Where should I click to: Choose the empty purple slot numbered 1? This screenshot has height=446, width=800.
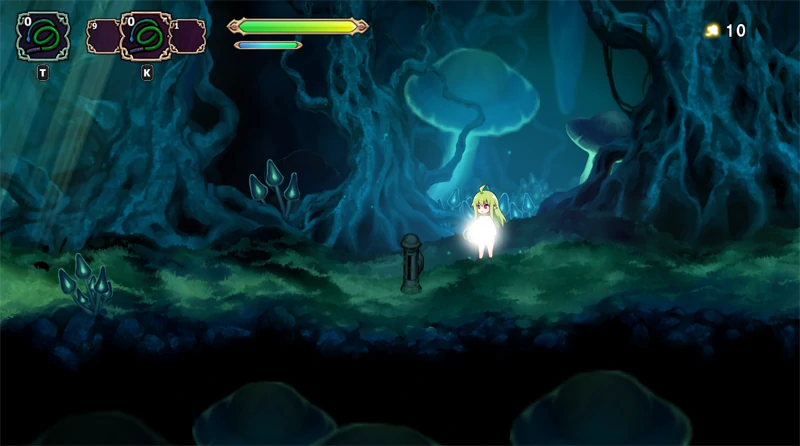click(x=189, y=37)
